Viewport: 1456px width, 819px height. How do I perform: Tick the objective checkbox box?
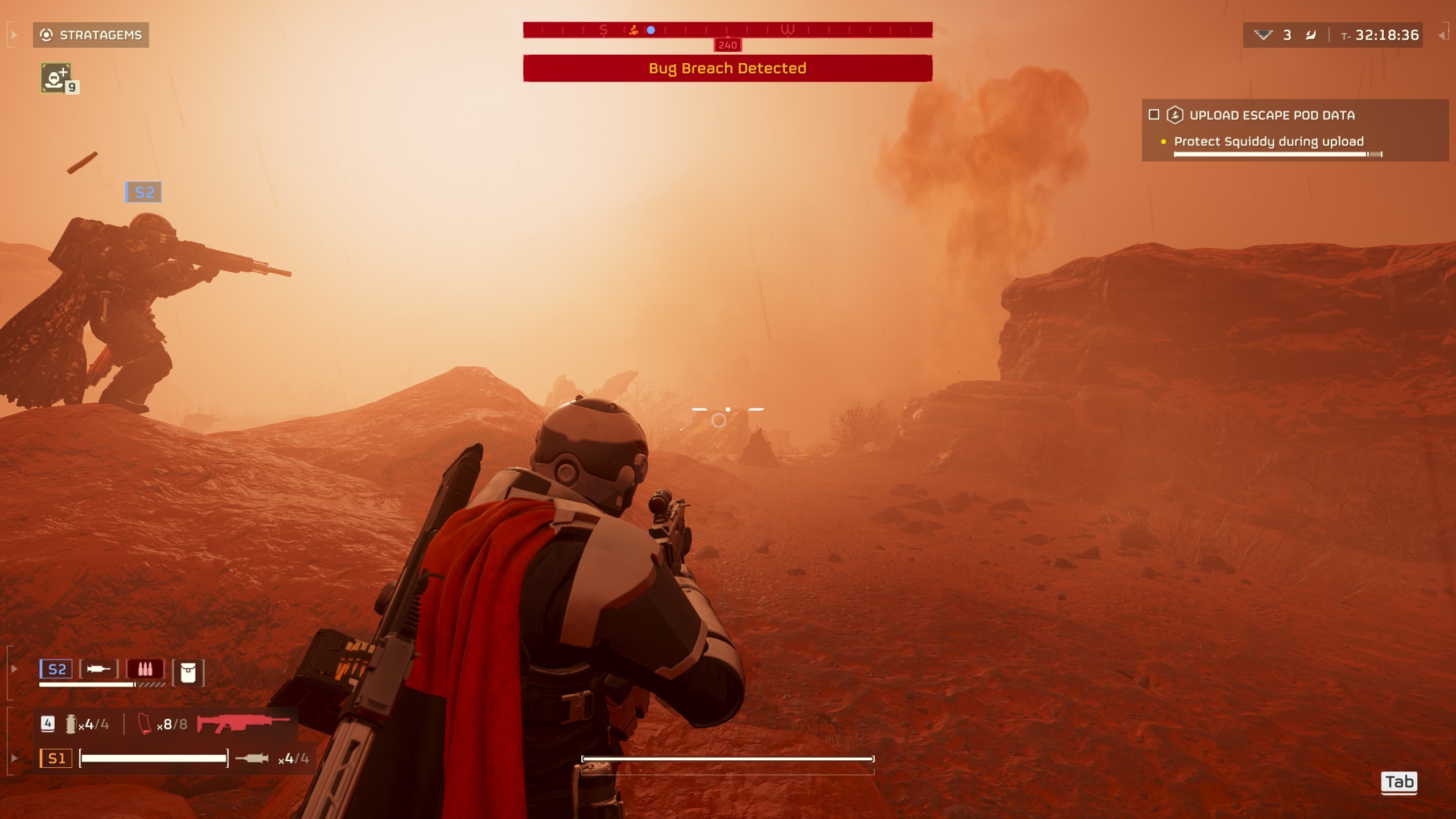[x=1154, y=115]
